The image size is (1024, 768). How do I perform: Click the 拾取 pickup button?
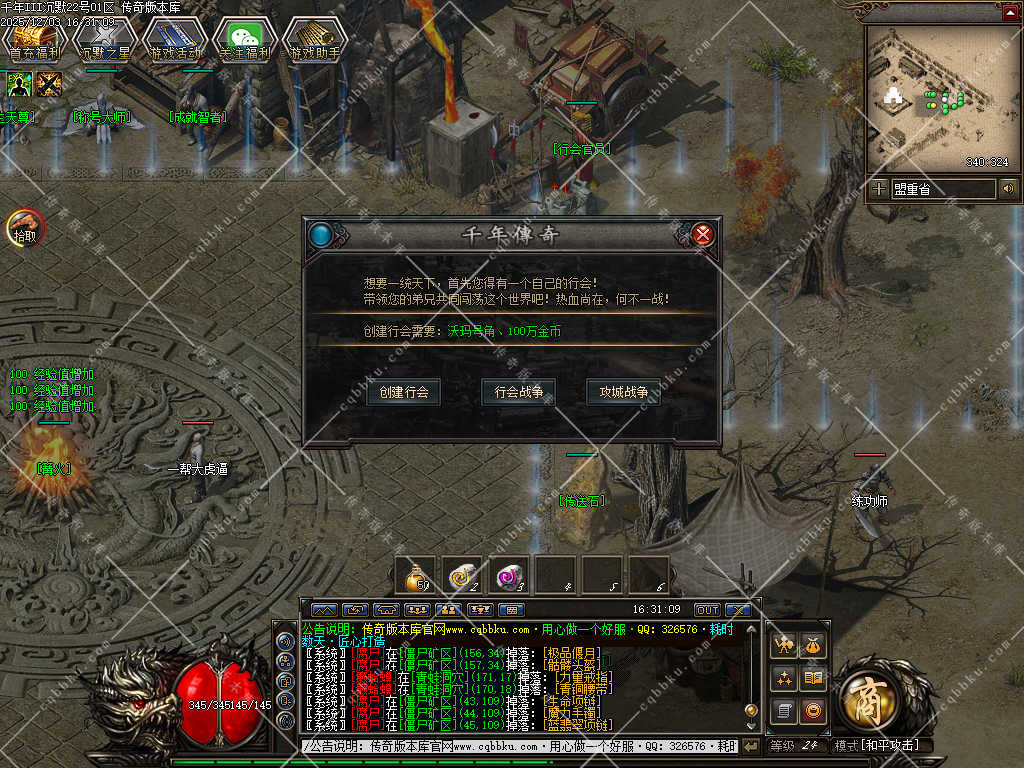(24, 229)
